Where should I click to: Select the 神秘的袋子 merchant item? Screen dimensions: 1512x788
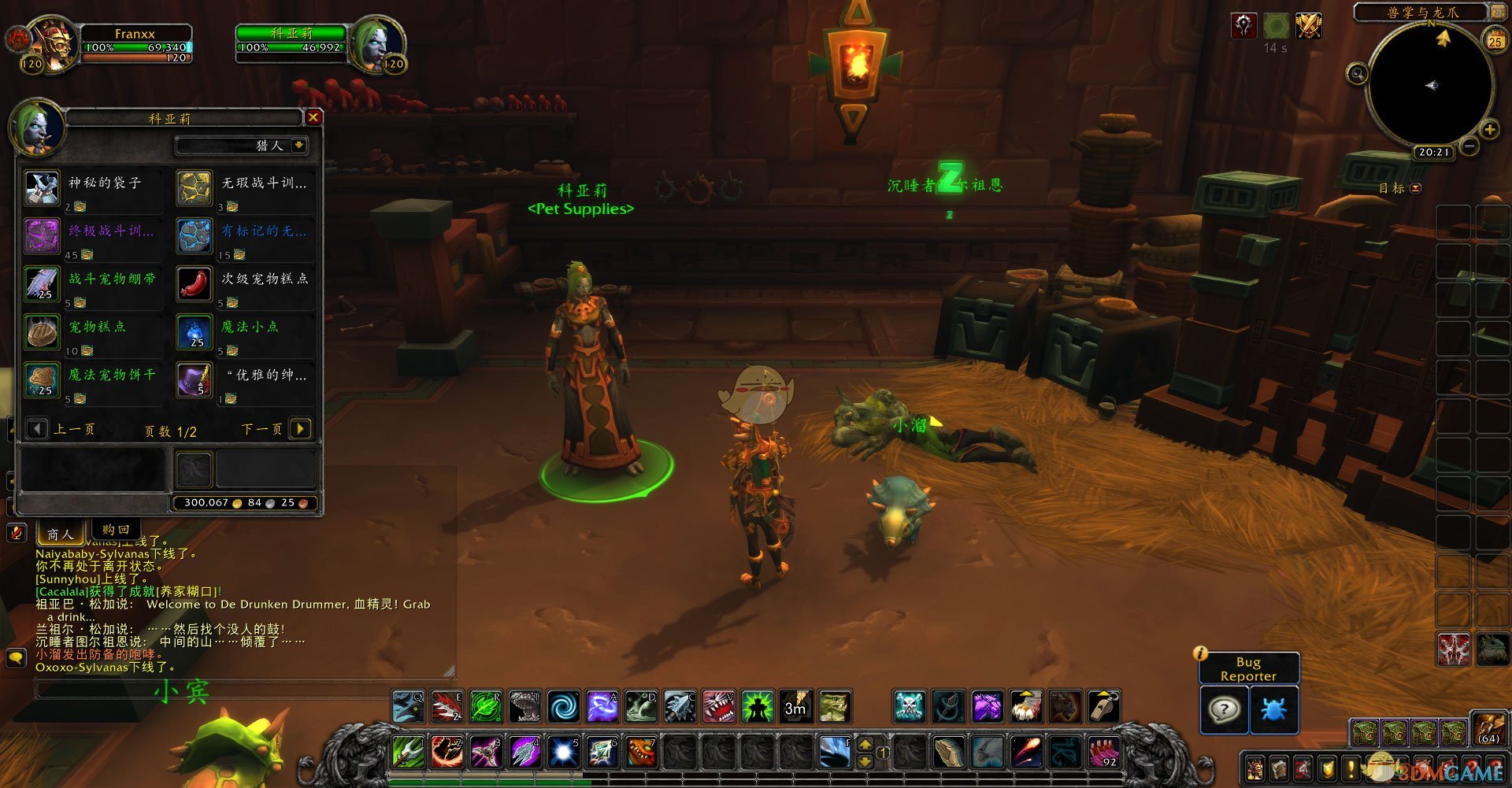click(x=43, y=188)
